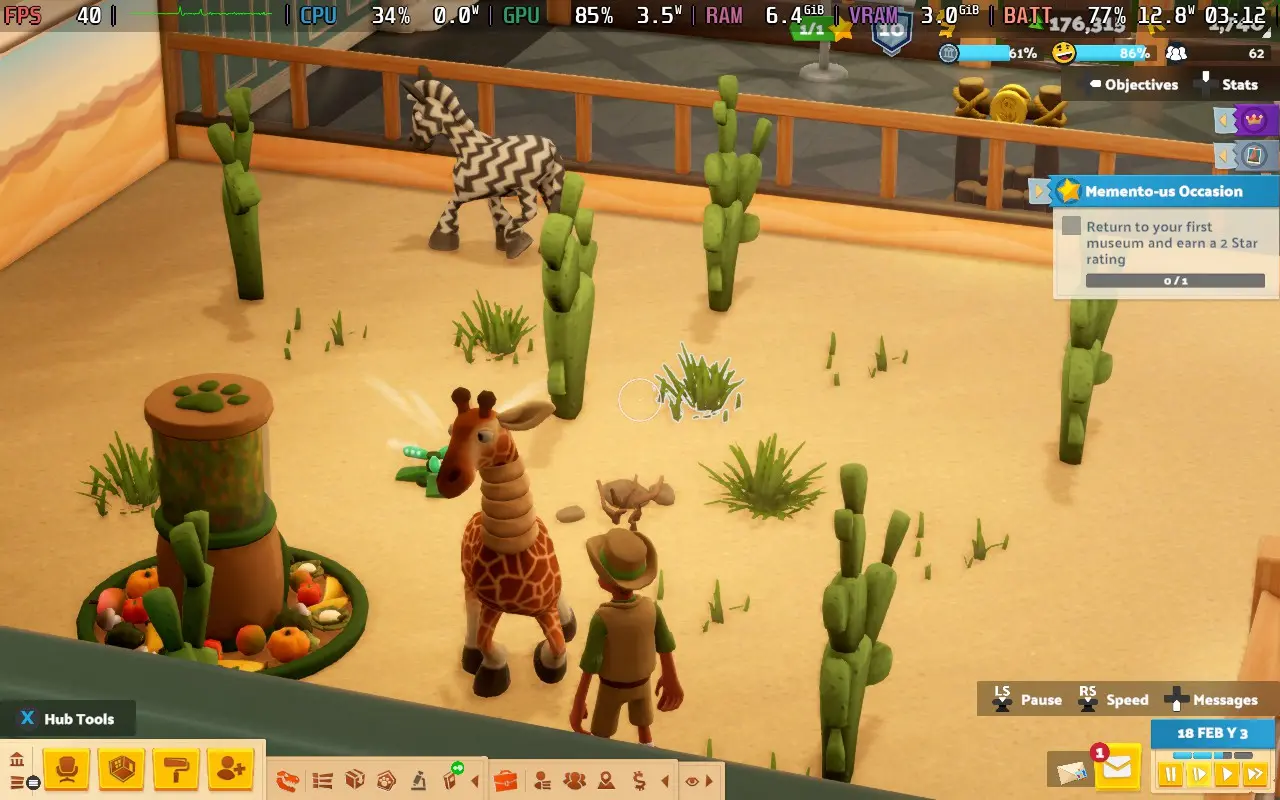The height and width of the screenshot is (800, 1280).
Task: Set game speed to fast forward
Action: pyautogui.click(x=1254, y=773)
